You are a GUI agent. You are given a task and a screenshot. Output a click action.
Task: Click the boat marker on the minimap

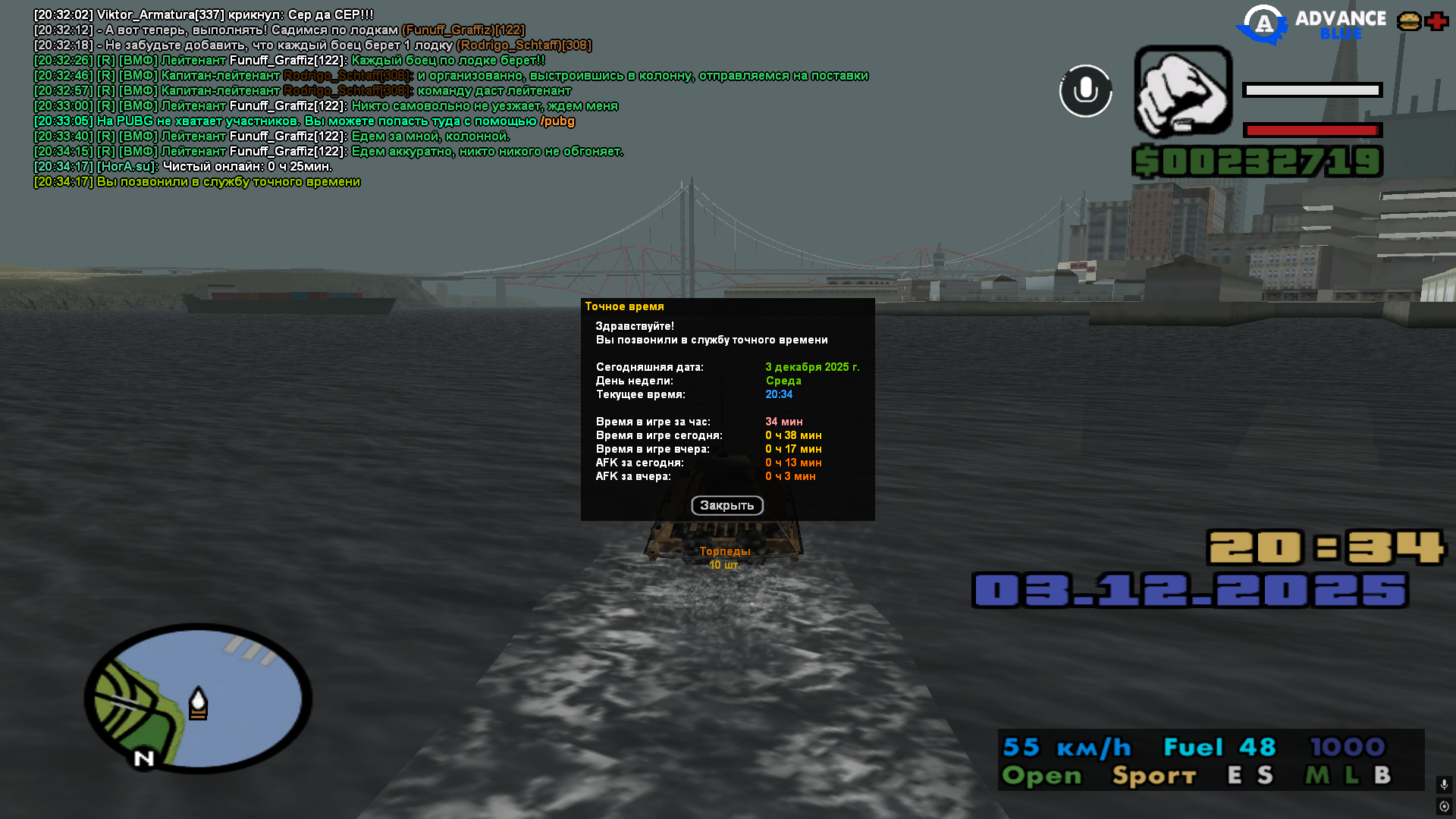pos(198,703)
